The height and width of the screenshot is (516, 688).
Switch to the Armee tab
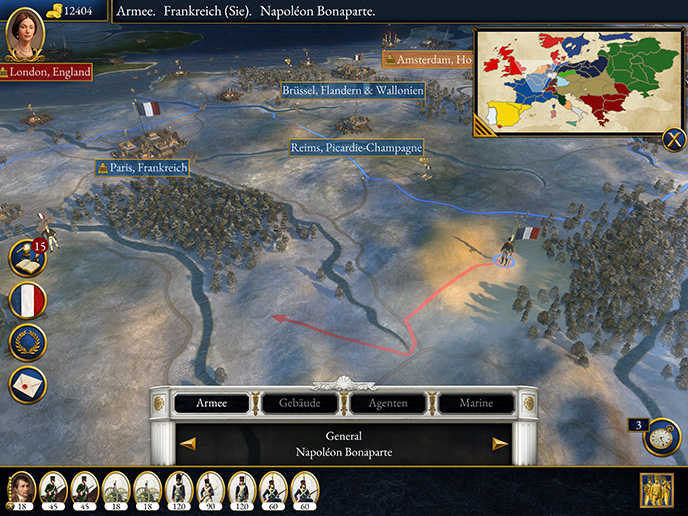[211, 403]
